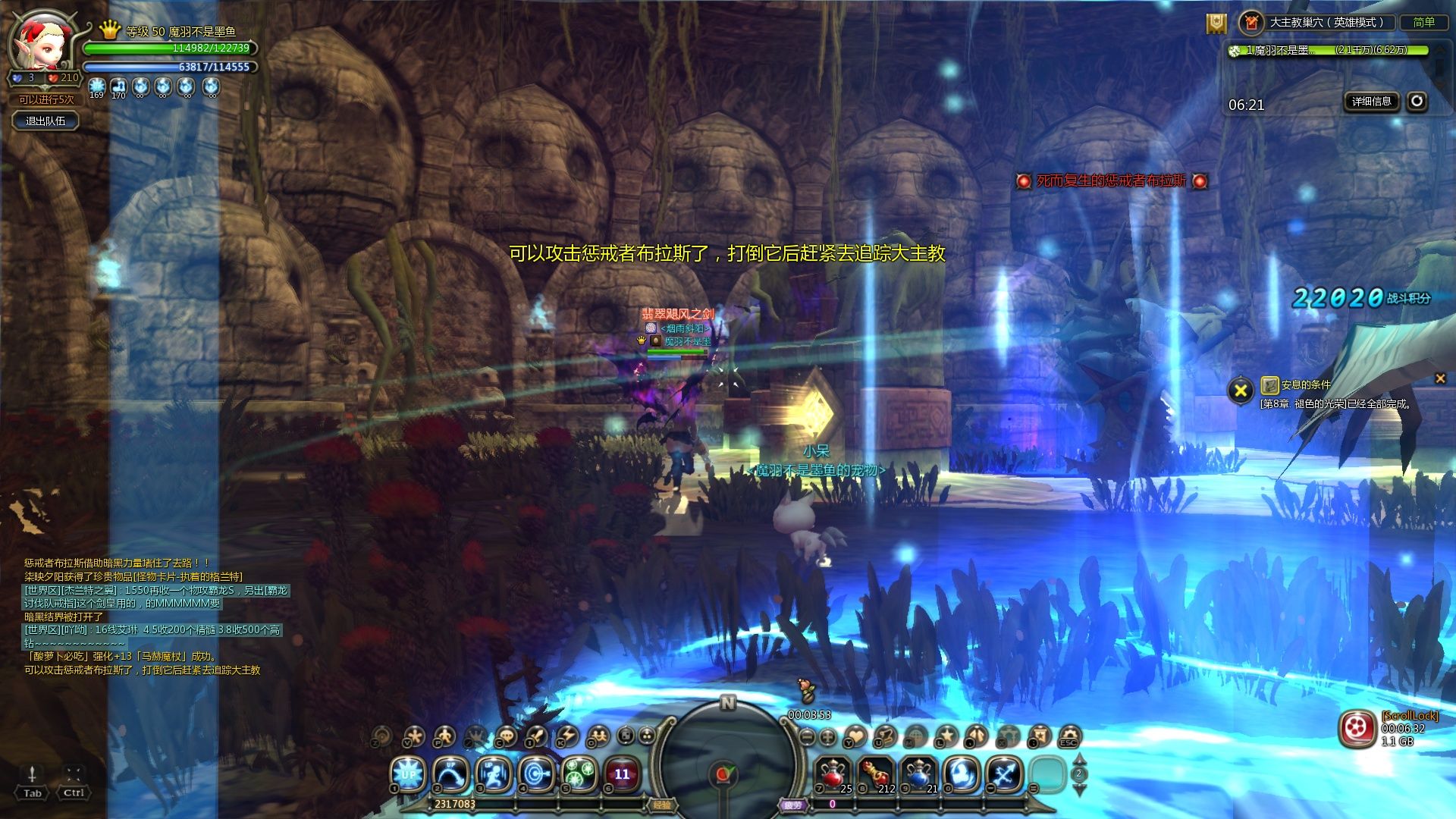Click the circular refresh arrow button
This screenshot has width=1456, height=819.
pos(1417,101)
